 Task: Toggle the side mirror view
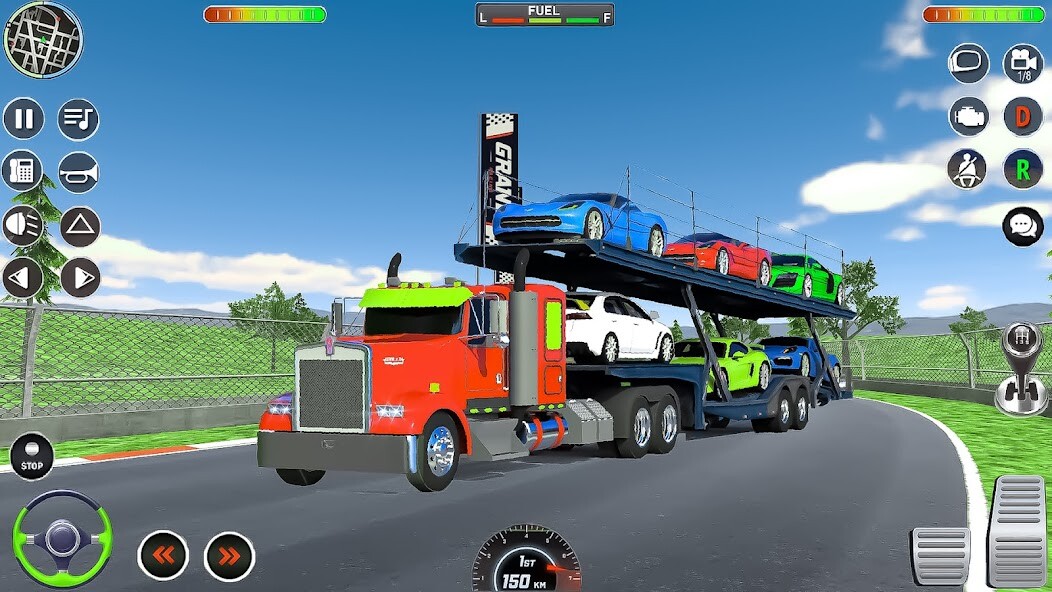(968, 63)
